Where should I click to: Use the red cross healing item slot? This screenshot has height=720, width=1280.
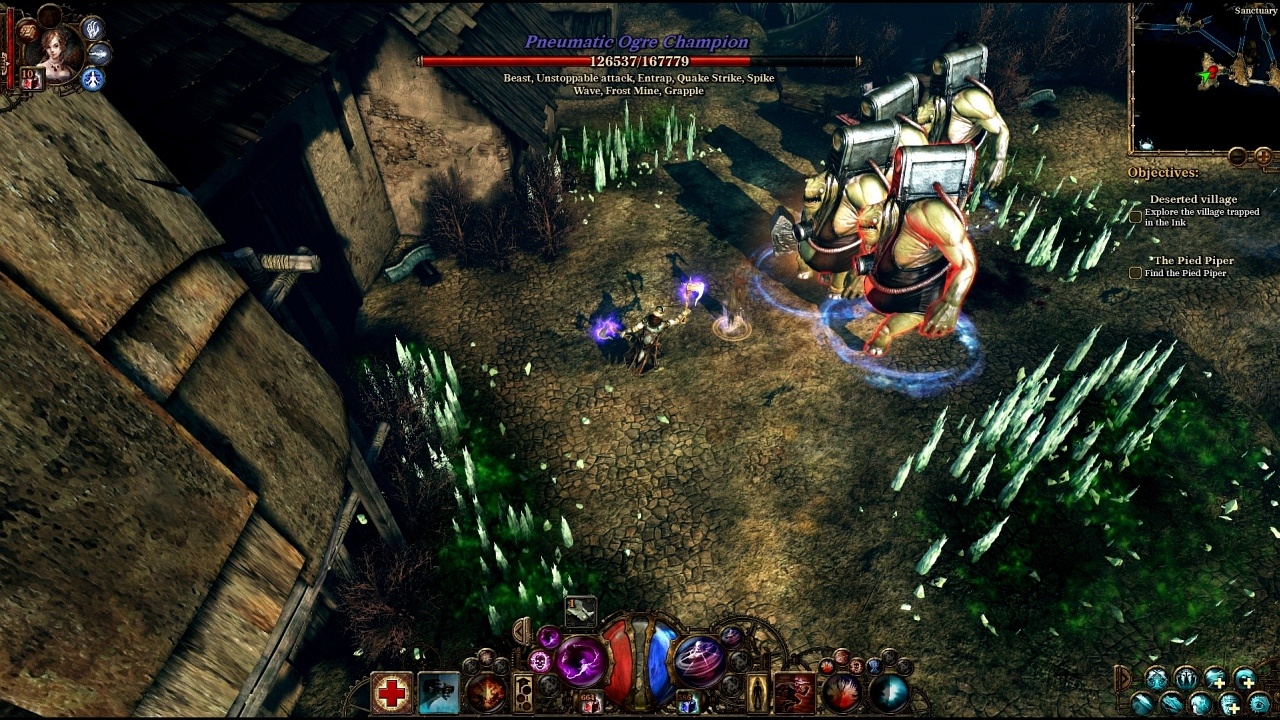[392, 693]
